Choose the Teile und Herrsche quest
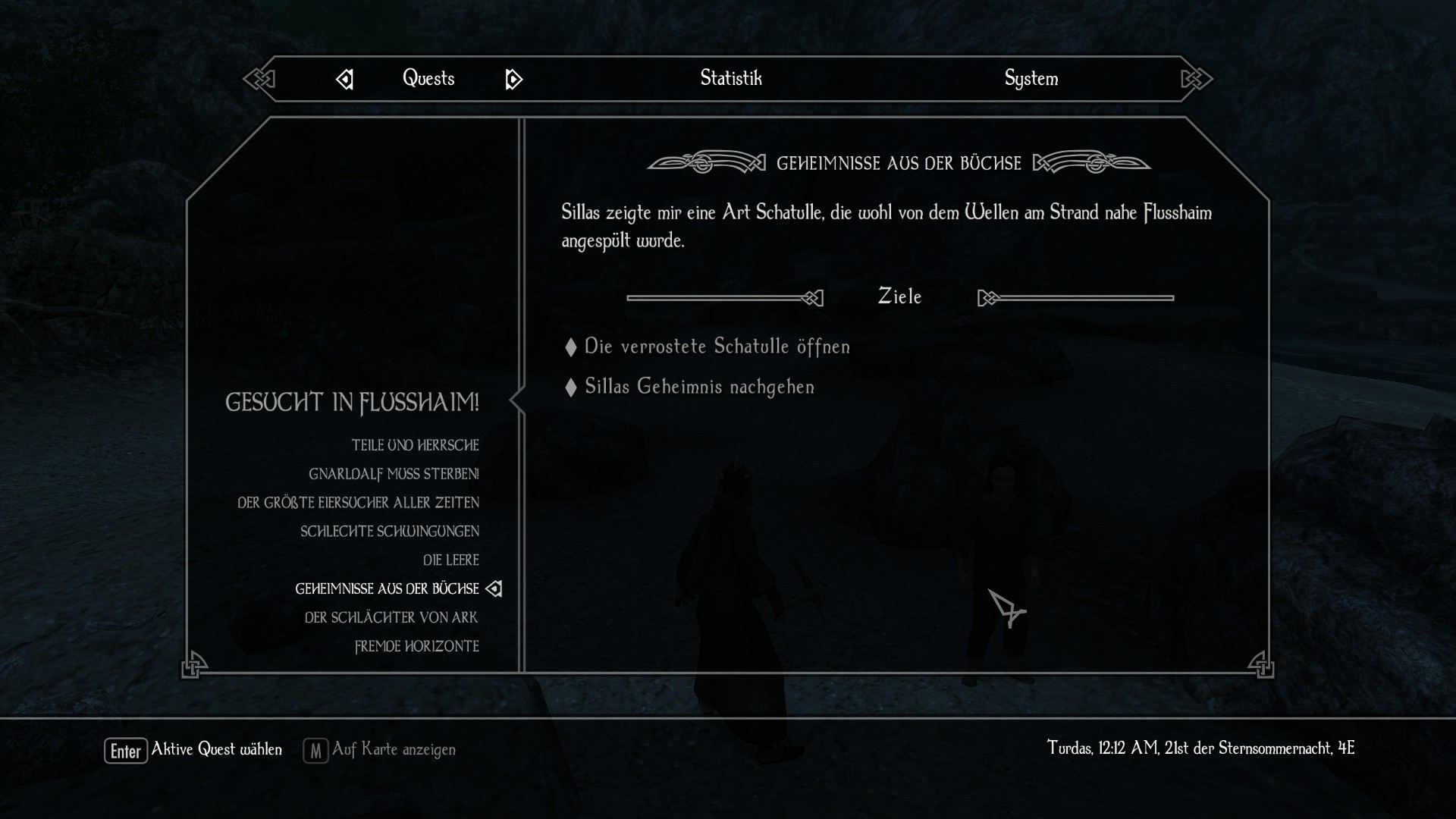This screenshot has height=819, width=1456. click(415, 445)
